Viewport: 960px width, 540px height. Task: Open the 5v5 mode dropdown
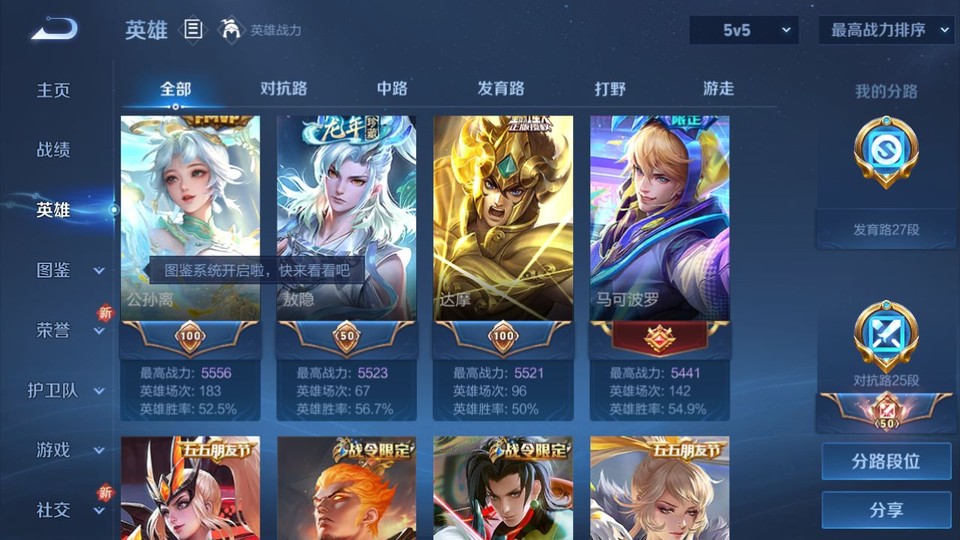744,30
